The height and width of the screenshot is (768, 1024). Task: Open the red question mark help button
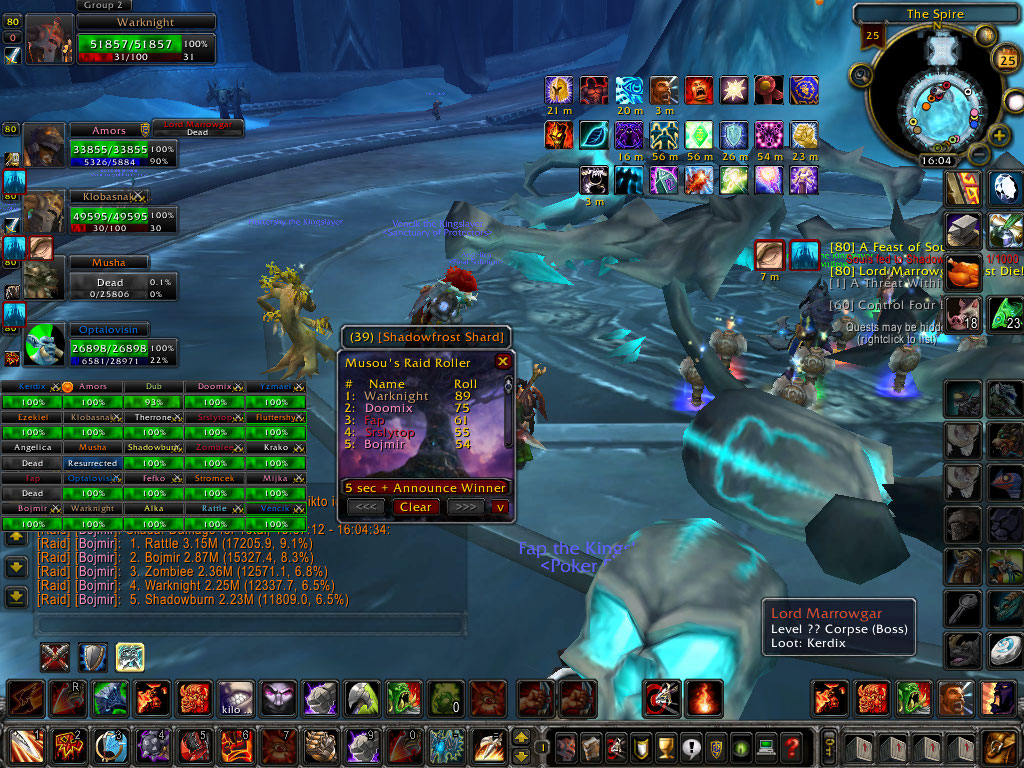click(x=792, y=746)
